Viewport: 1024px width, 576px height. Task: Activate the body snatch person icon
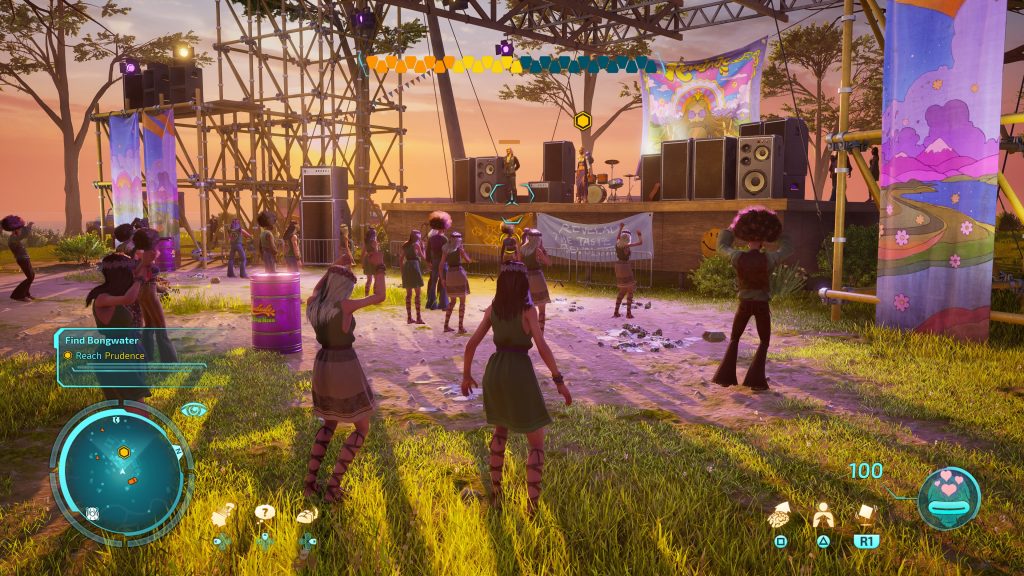click(x=823, y=515)
